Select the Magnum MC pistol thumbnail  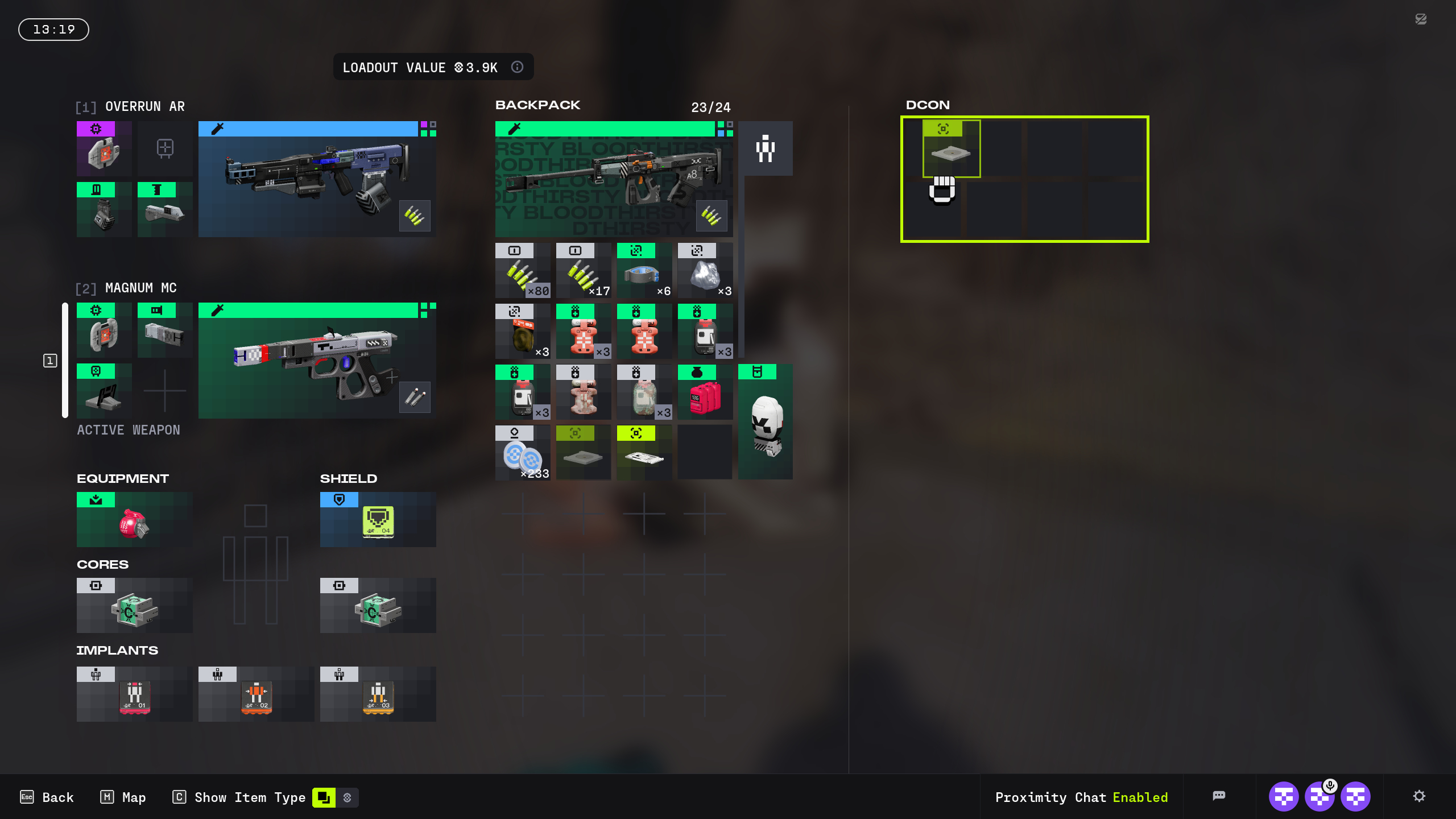coord(316,360)
